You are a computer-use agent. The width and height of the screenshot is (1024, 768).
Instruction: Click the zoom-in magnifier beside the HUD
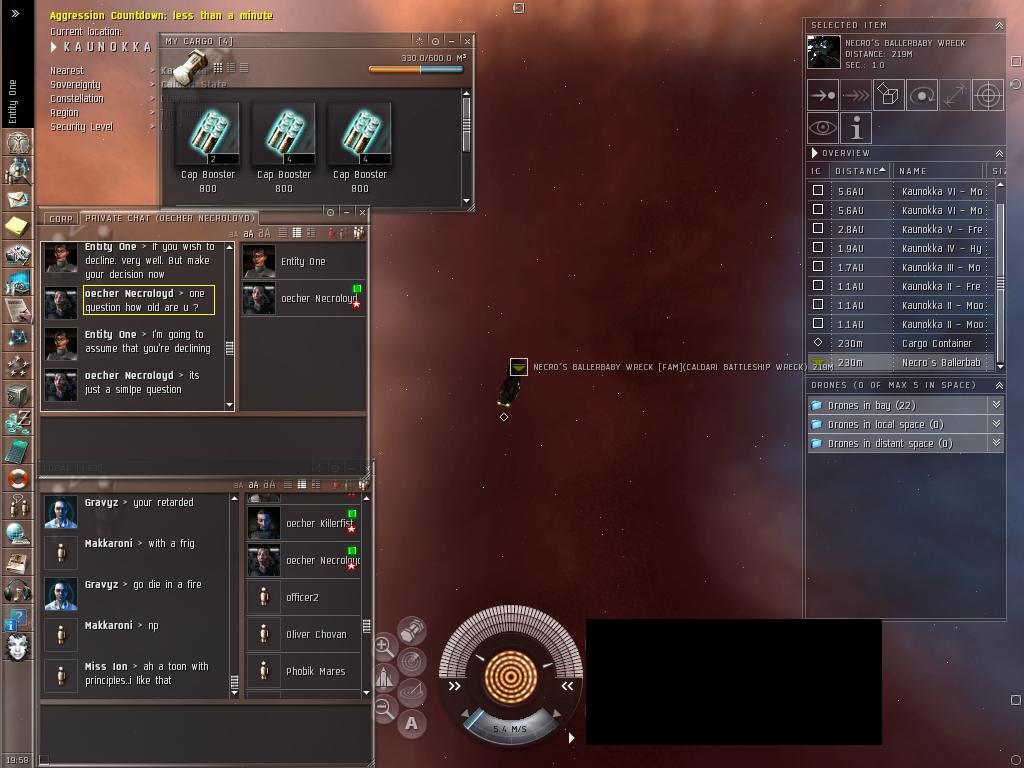[x=384, y=647]
